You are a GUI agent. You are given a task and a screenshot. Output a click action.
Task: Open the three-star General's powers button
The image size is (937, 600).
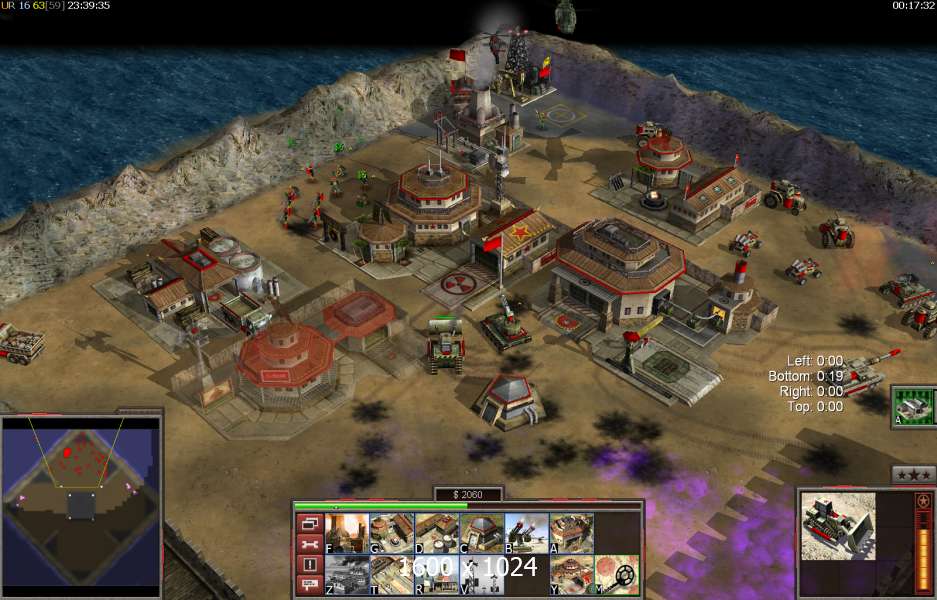click(x=913, y=474)
